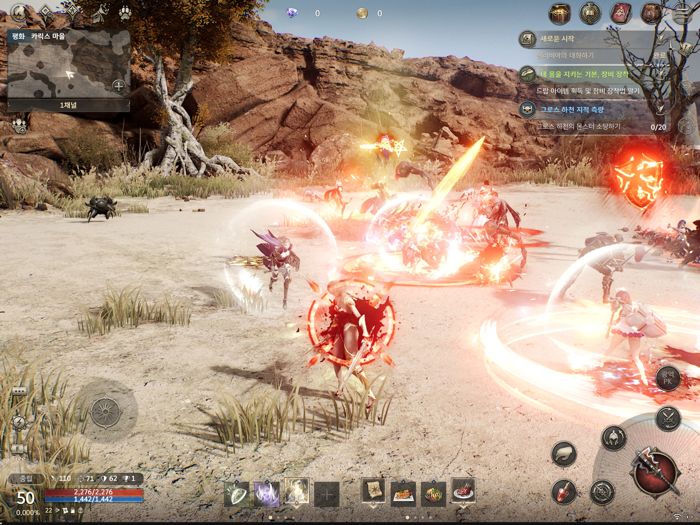Viewport: 700px width, 525px height.
Task: Use the scroll item in the hotbar
Action: pos(373,491)
